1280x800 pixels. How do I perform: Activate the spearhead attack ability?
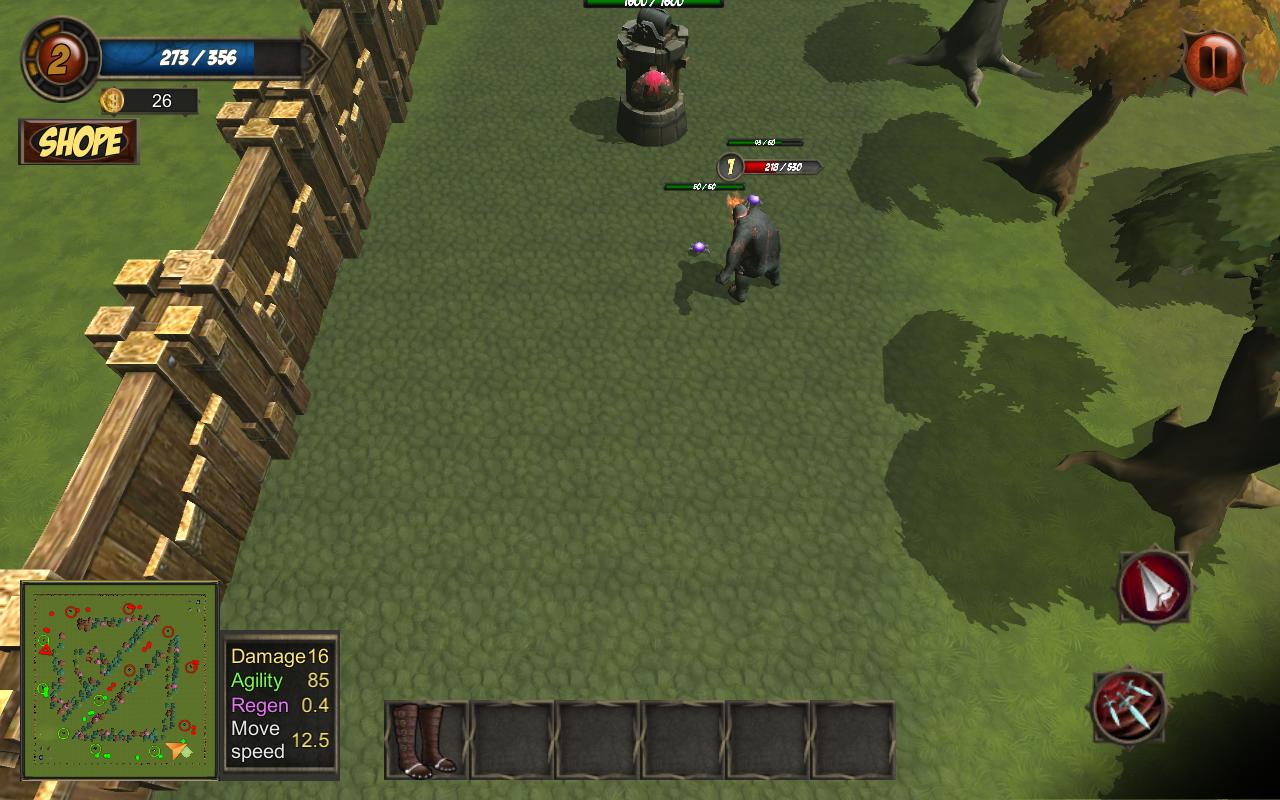[1155, 588]
